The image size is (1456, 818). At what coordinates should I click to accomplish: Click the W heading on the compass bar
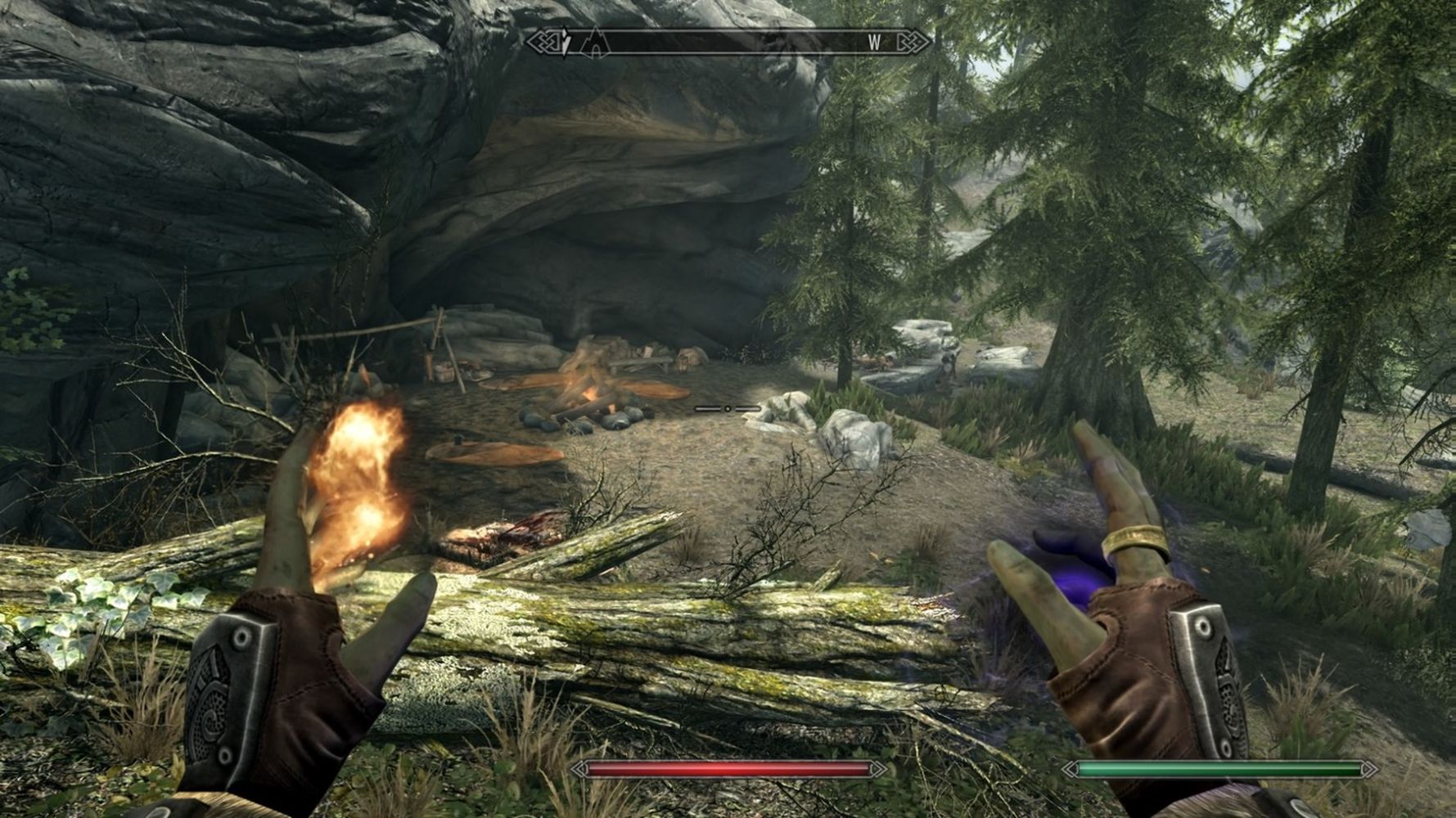[x=875, y=43]
